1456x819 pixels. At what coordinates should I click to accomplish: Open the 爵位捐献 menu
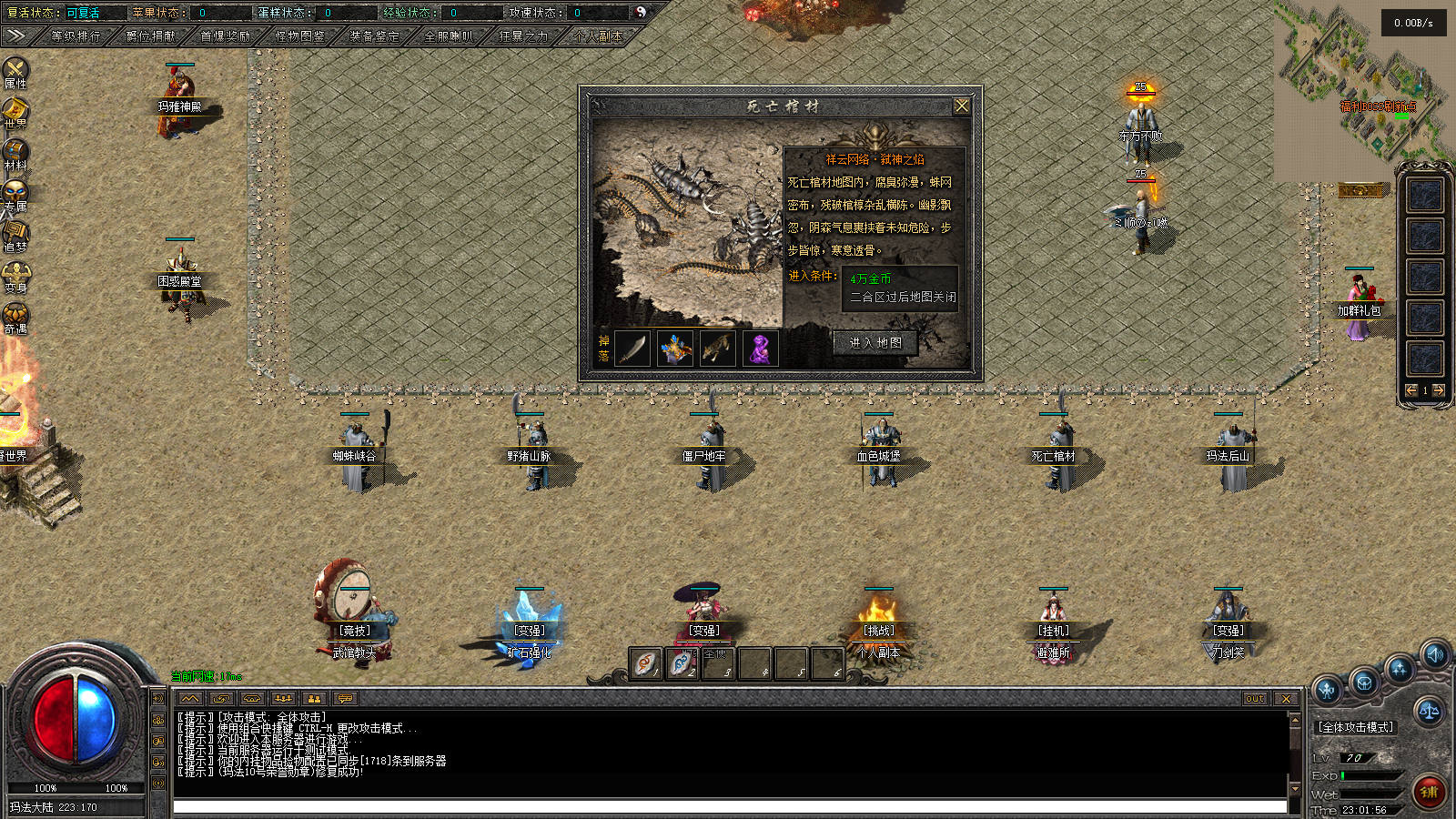pos(150,36)
